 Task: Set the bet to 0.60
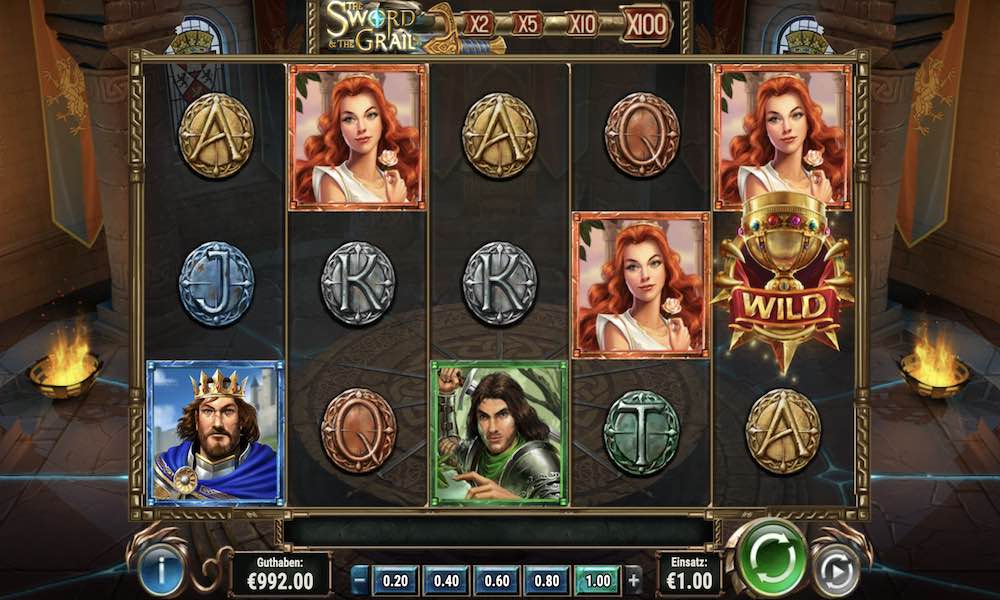[x=496, y=579]
